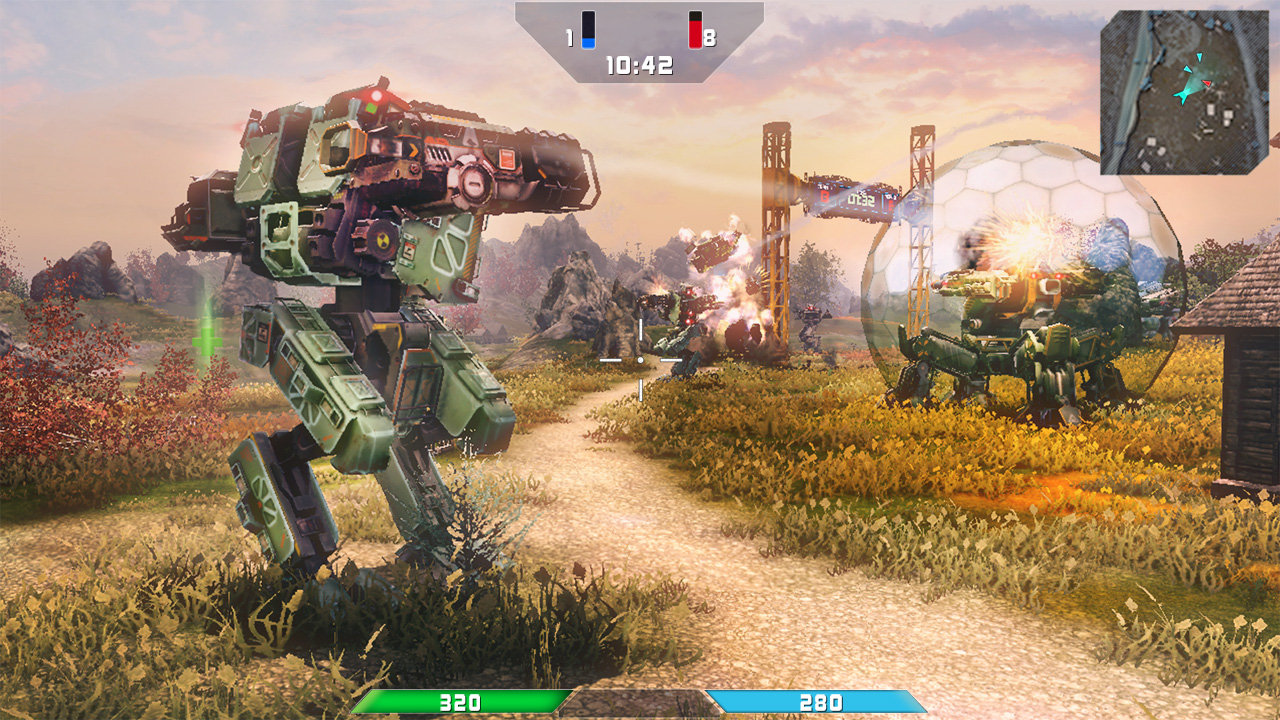Click the upper teammate arrow on the minimap
This screenshot has width=1280, height=720.
click(x=1199, y=57)
